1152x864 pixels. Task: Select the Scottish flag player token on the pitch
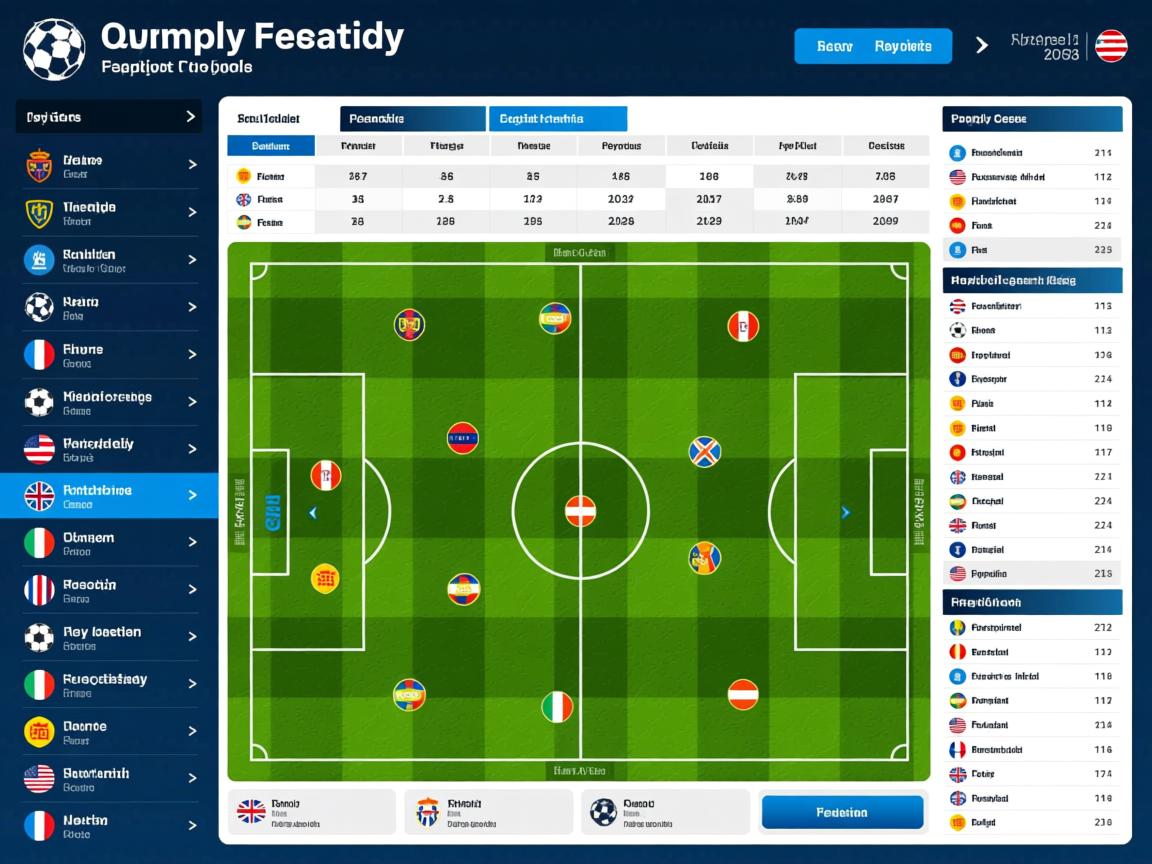coord(705,452)
